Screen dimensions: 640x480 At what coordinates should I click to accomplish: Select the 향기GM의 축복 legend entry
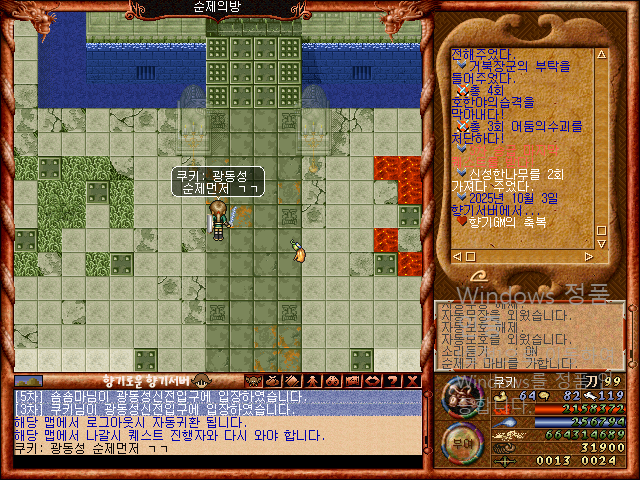[x=519, y=221]
